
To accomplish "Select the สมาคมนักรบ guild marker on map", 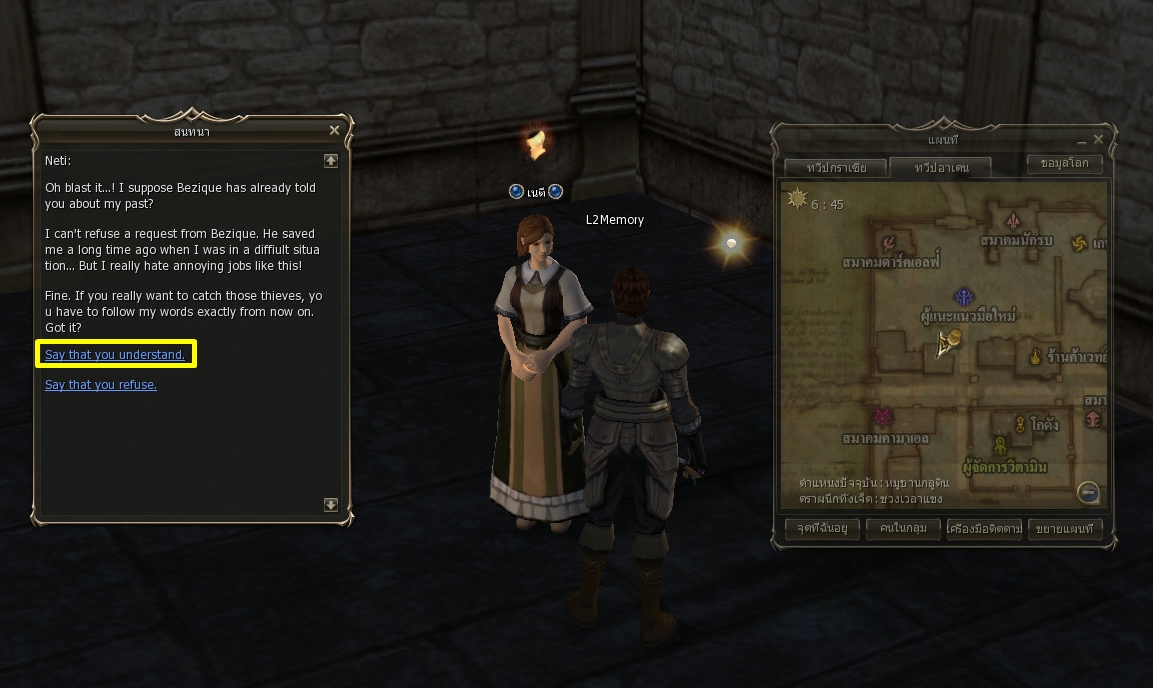I will [x=1013, y=222].
